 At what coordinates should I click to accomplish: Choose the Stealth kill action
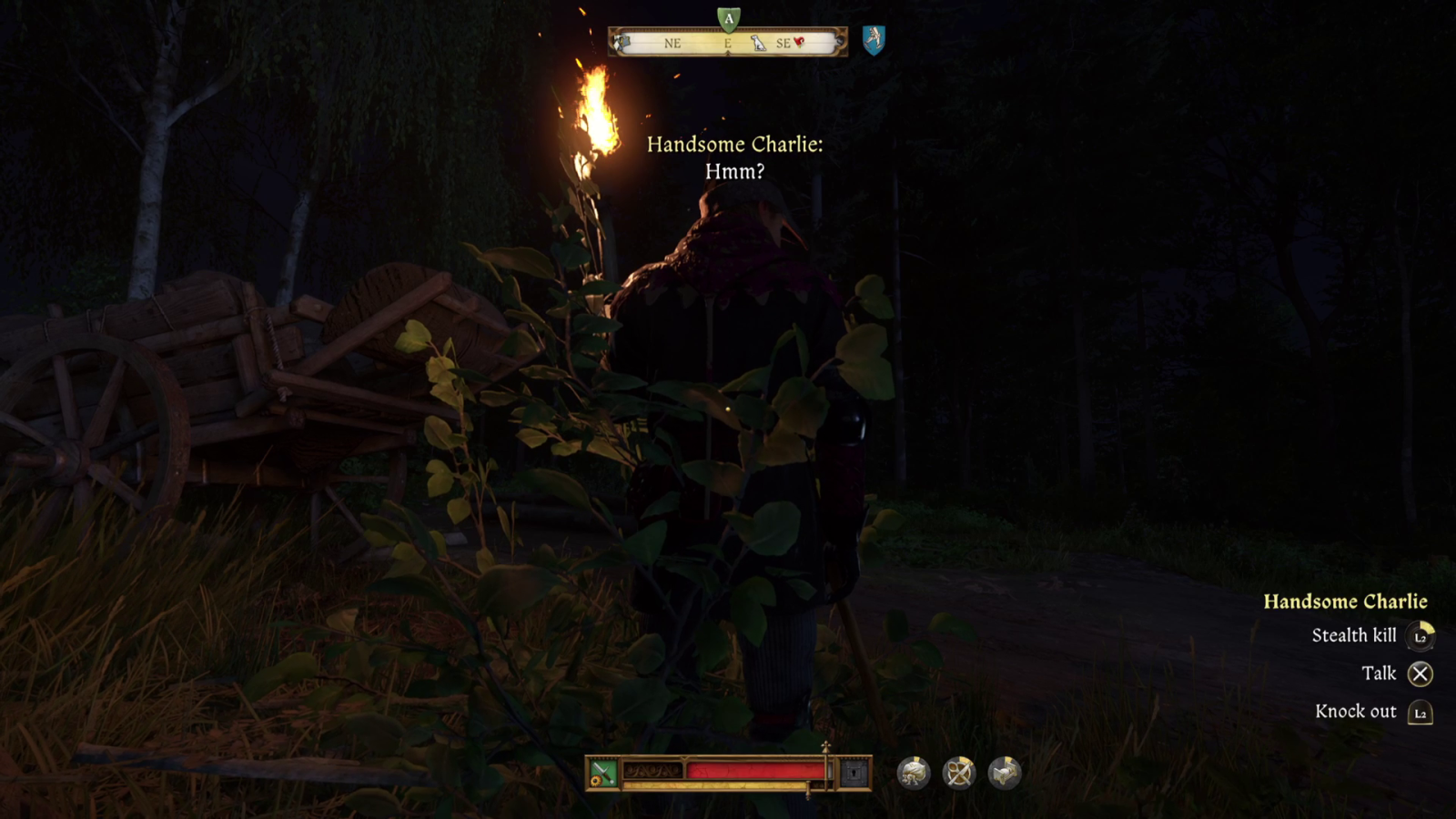(1354, 636)
